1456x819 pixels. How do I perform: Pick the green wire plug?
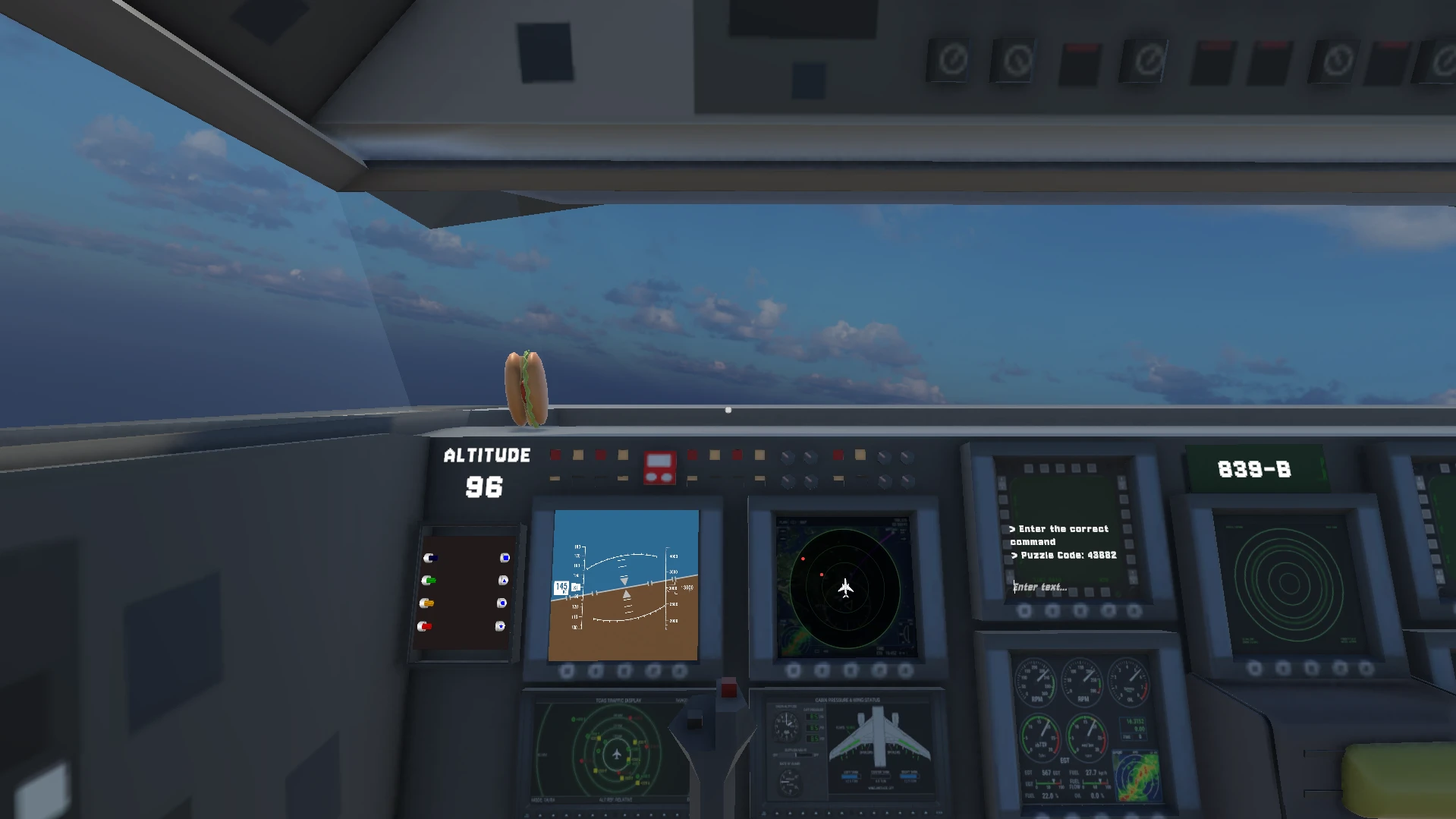[x=429, y=581]
